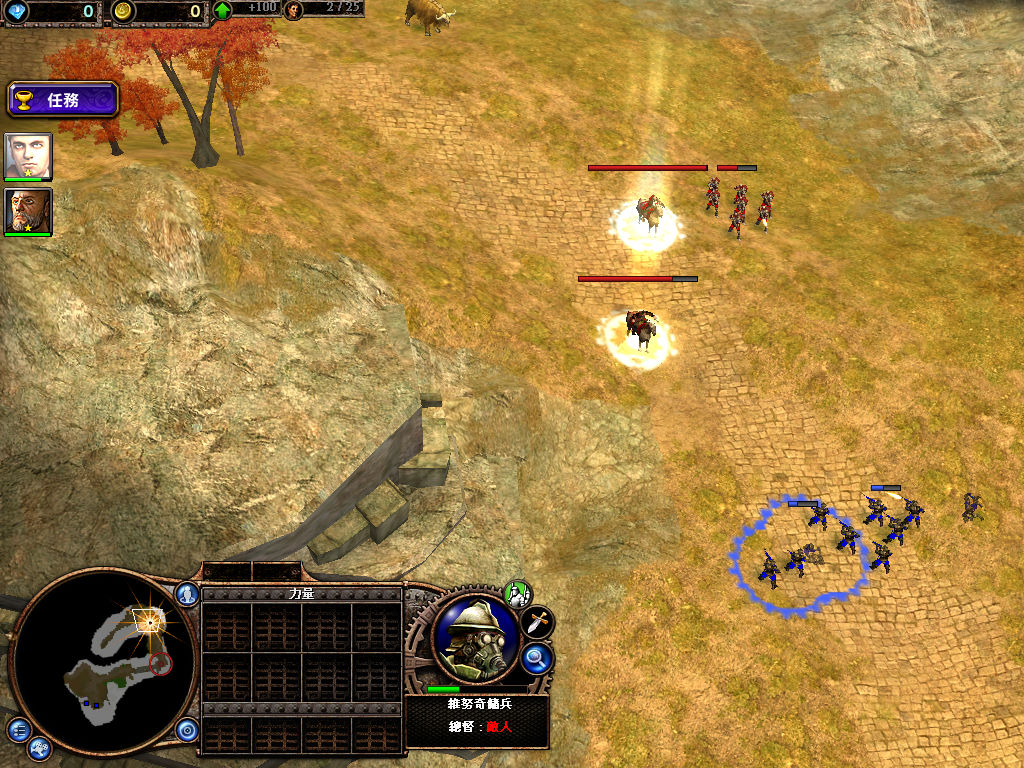Select the grey-bearded hero portrait
The height and width of the screenshot is (768, 1024).
[28, 212]
